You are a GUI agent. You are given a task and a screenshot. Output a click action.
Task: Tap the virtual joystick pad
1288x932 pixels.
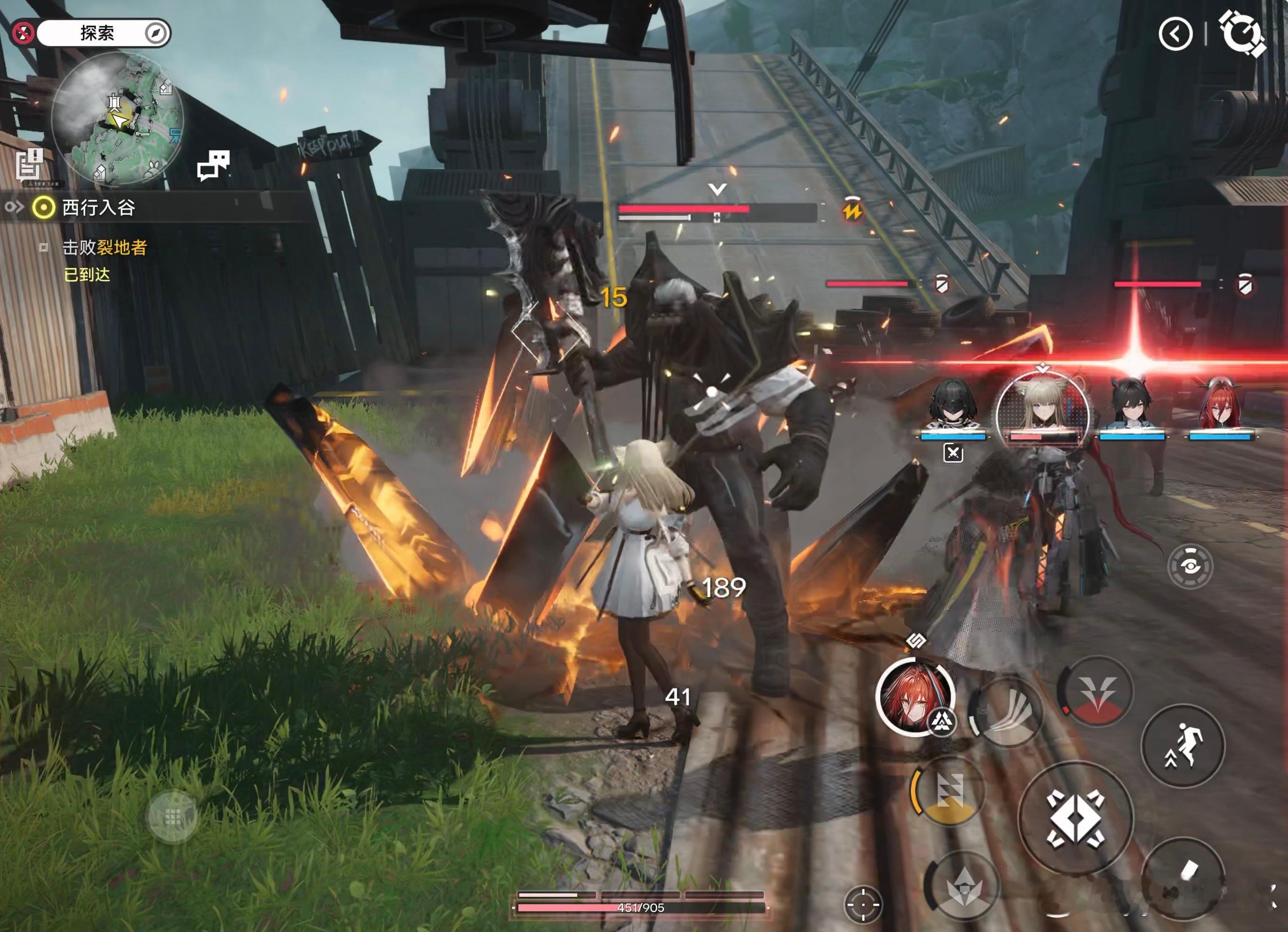point(172,817)
